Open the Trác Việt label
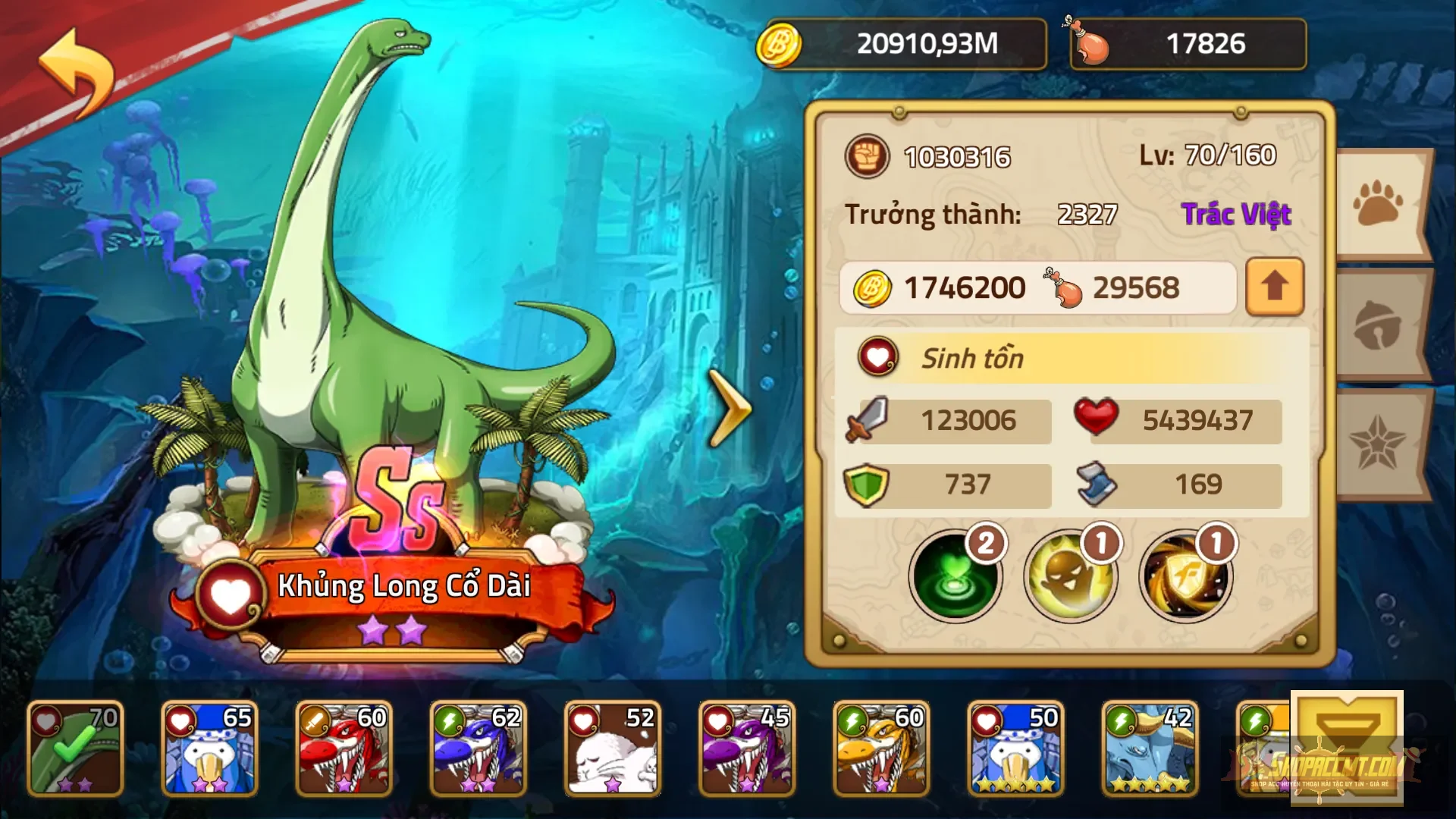Screen dimensions: 1456x819 pos(1236,214)
